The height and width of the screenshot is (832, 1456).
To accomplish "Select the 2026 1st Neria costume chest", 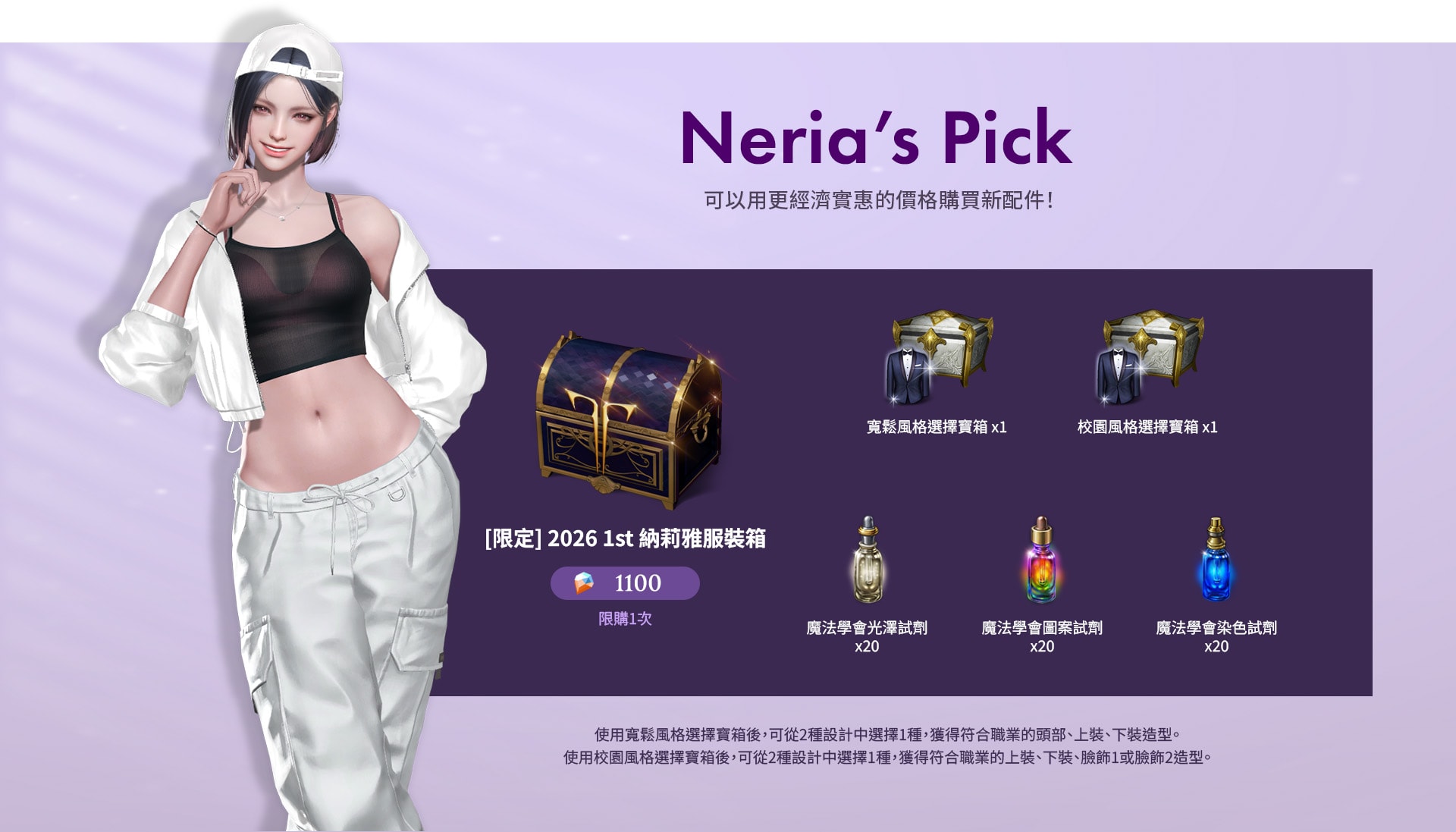I will (629, 419).
